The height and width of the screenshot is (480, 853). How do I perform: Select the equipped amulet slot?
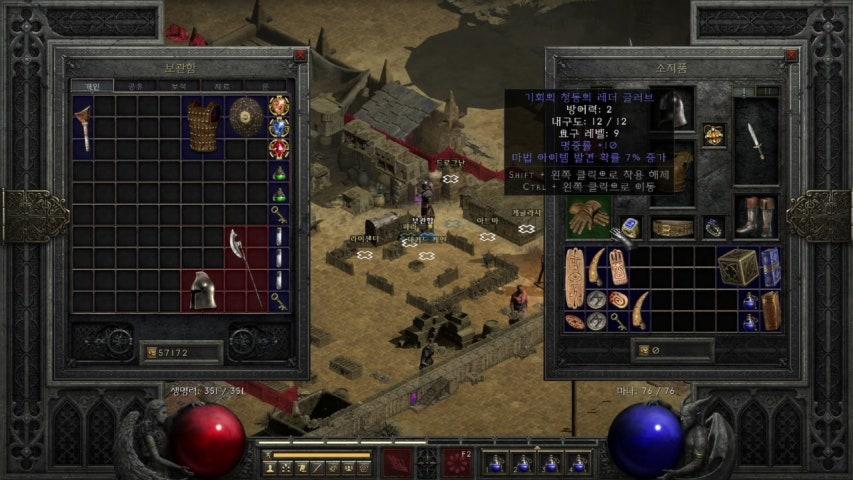pos(713,135)
